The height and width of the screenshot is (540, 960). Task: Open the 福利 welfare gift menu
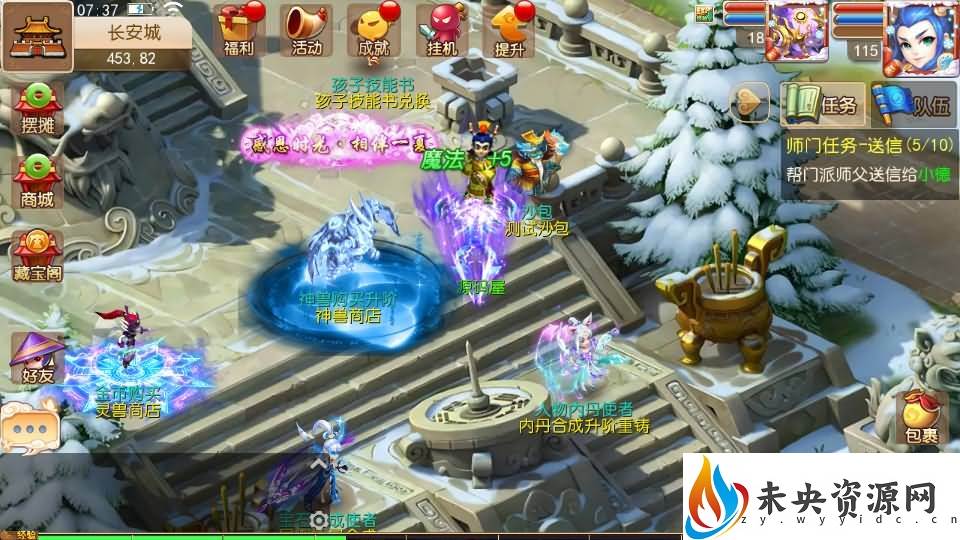pyautogui.click(x=239, y=29)
